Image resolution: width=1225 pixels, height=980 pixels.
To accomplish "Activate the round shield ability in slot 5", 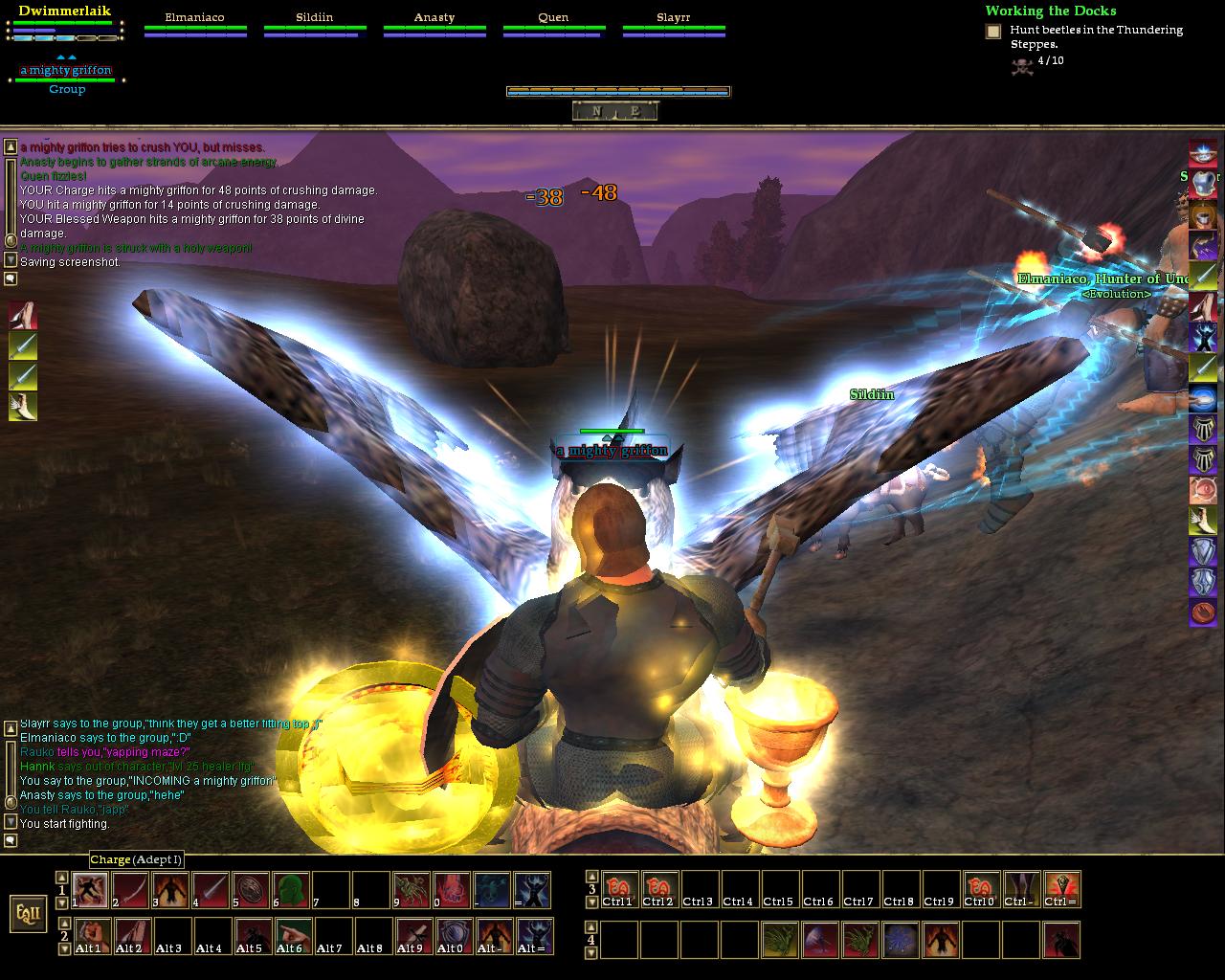I will [251, 890].
